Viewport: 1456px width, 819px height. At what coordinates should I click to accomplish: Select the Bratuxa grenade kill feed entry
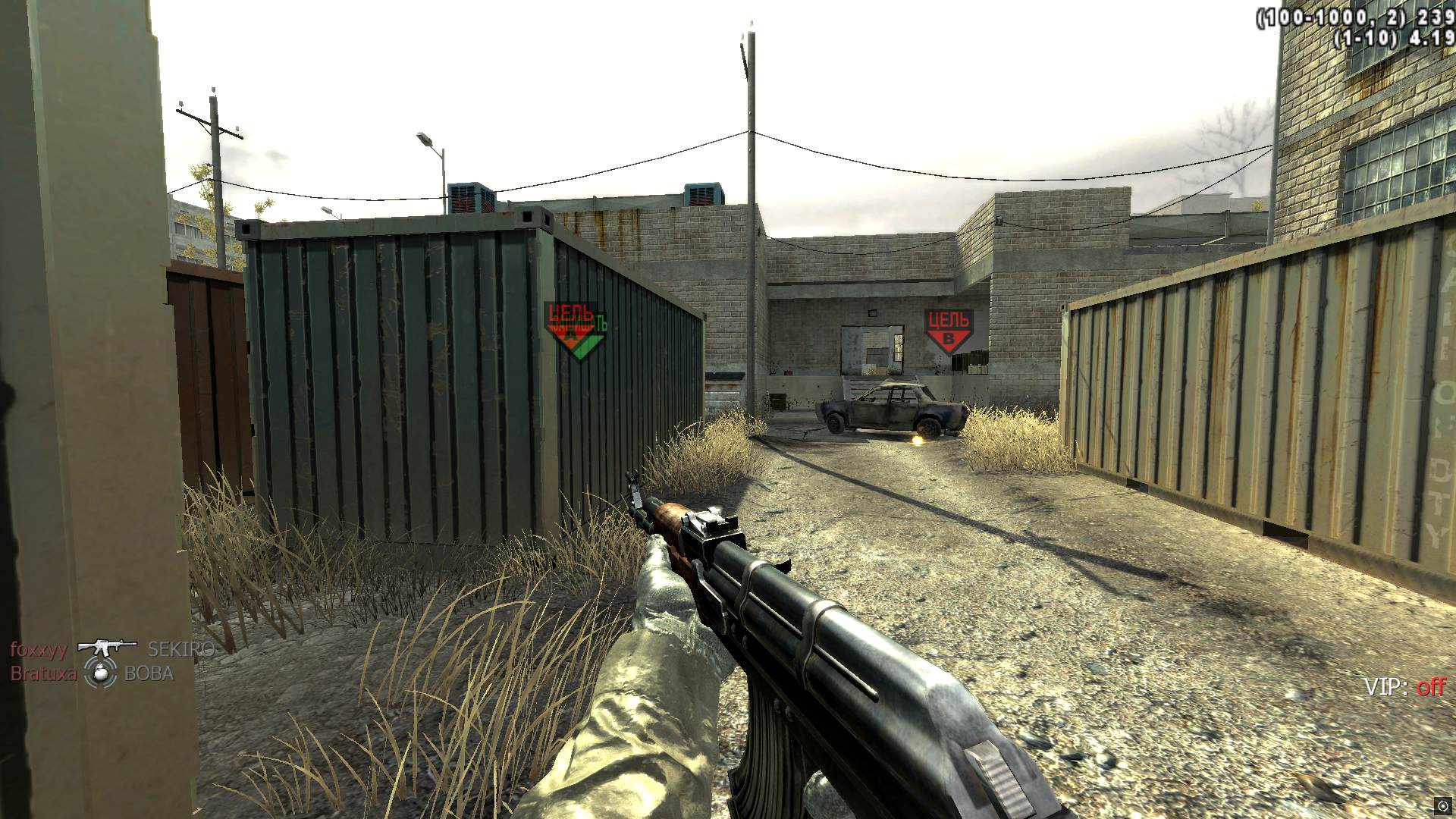(x=92, y=673)
